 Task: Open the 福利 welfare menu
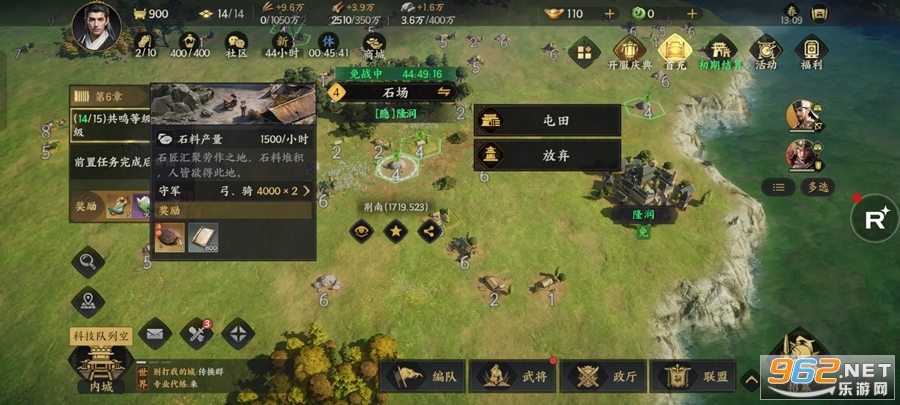(x=811, y=52)
